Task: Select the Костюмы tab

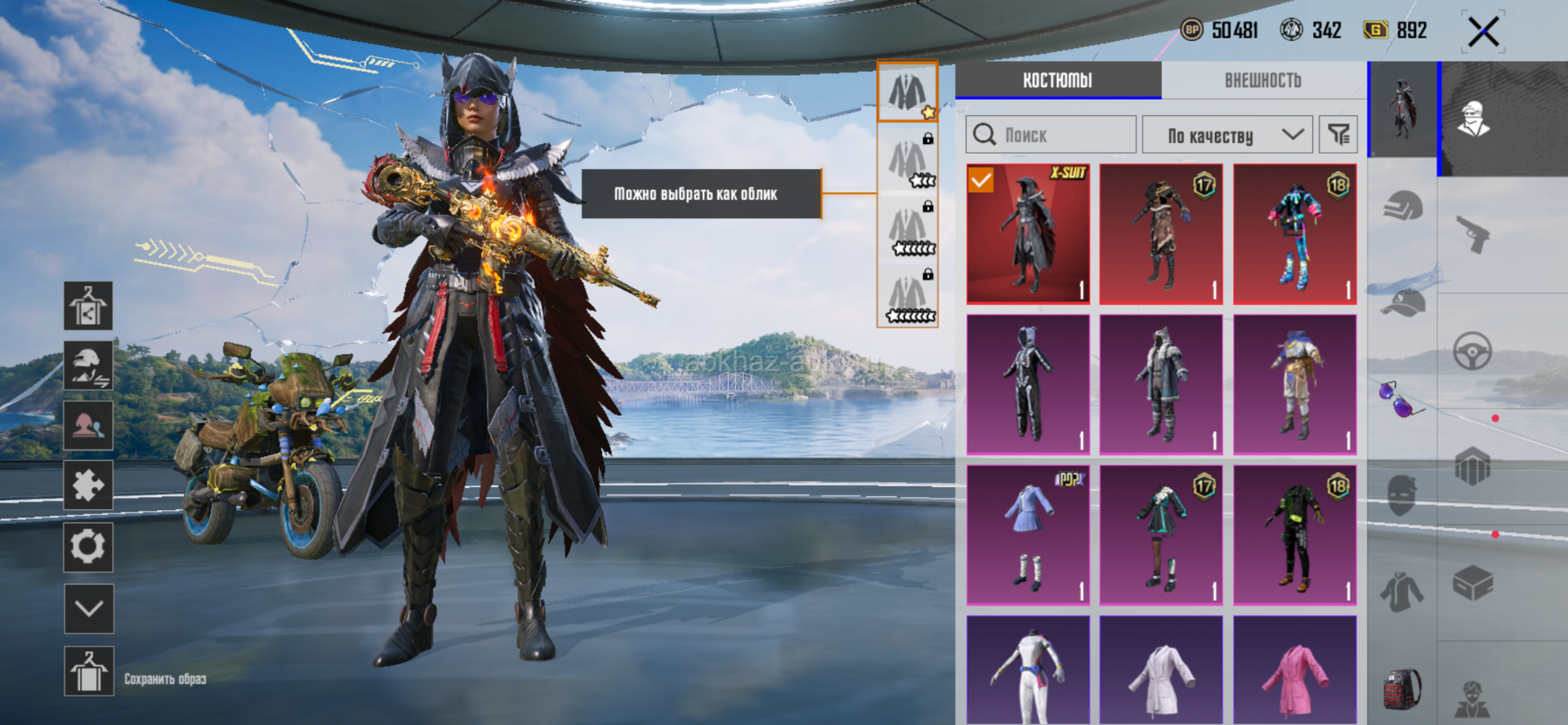Action: 1057,80
